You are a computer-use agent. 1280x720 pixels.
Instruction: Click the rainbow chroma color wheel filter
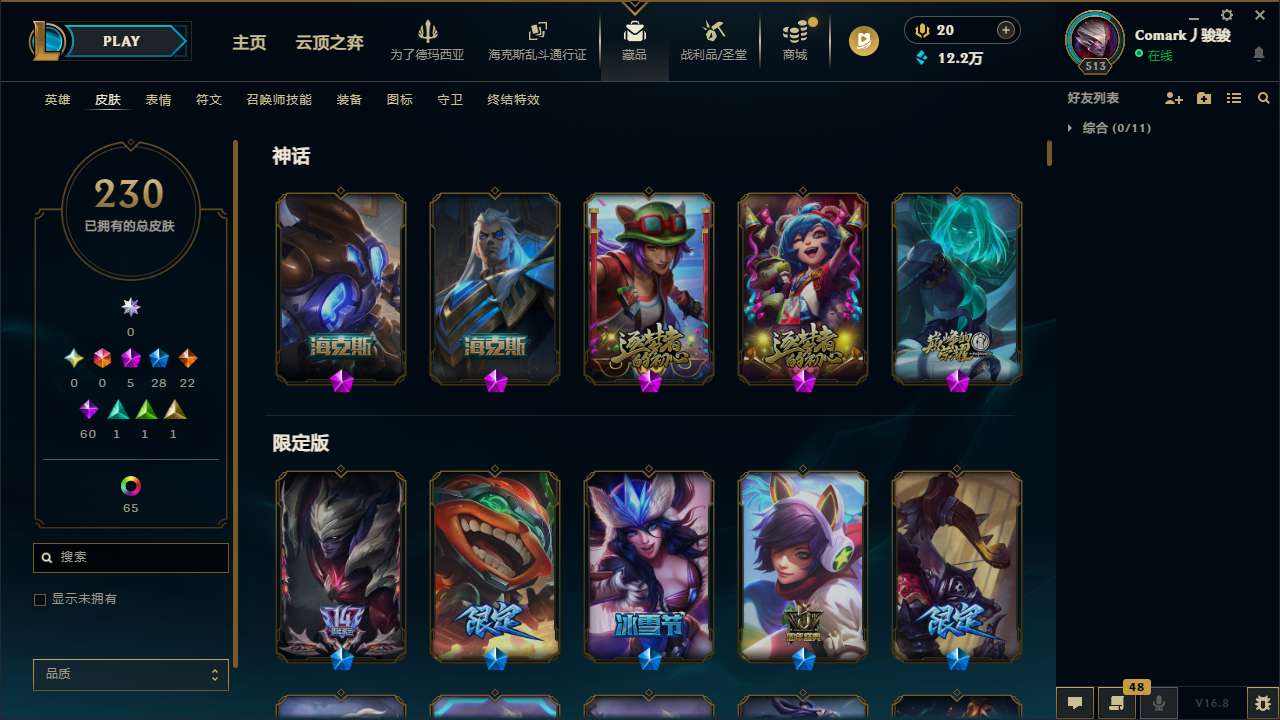(130, 487)
